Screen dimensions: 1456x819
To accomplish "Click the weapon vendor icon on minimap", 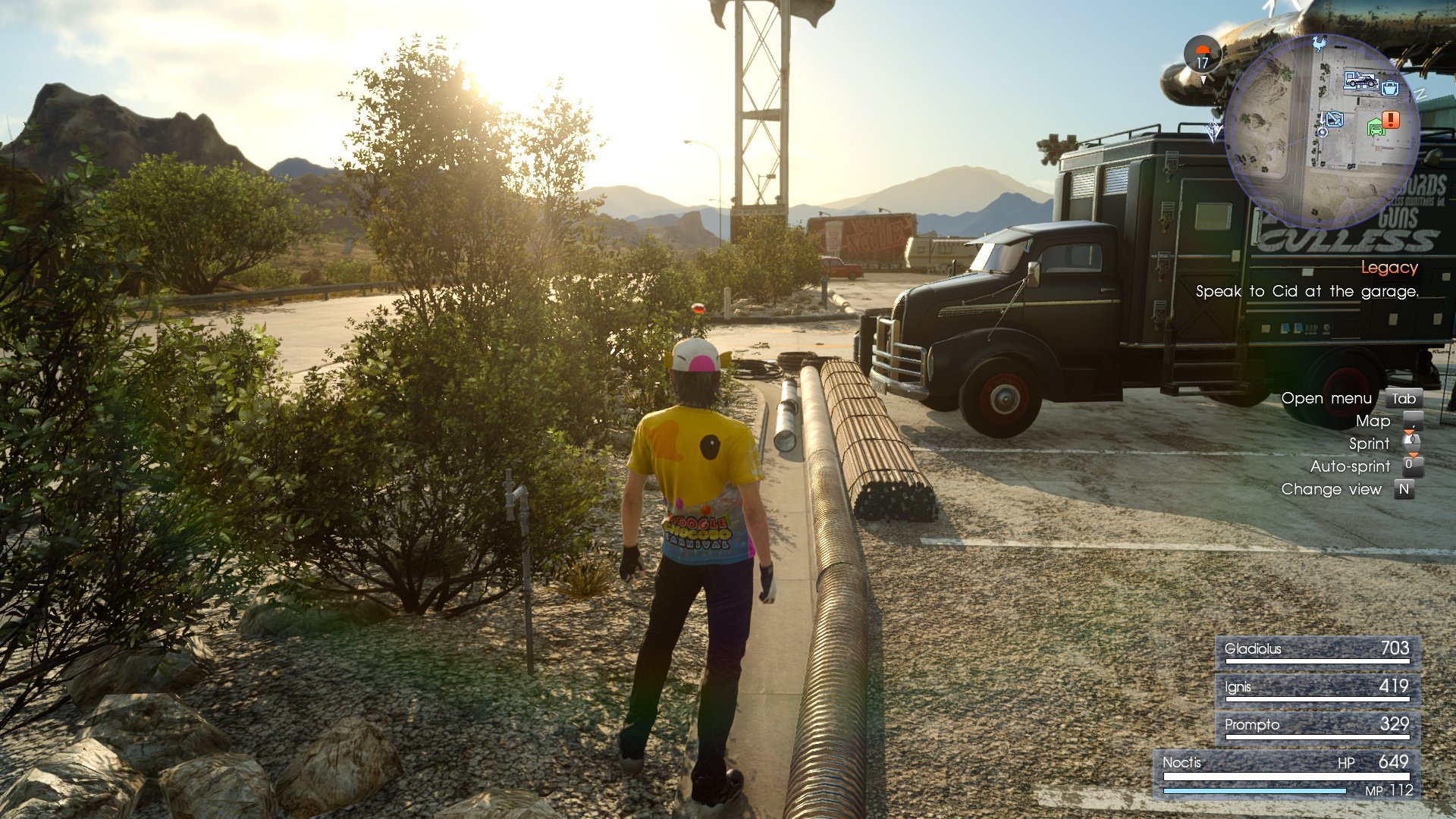I will [1335, 120].
